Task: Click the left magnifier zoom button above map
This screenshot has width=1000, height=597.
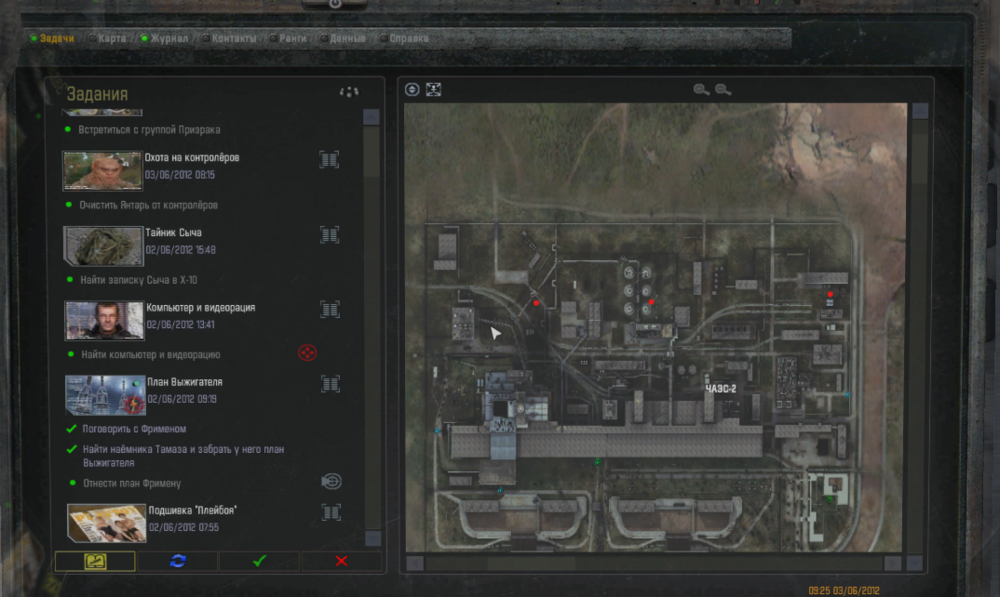Action: tap(701, 90)
